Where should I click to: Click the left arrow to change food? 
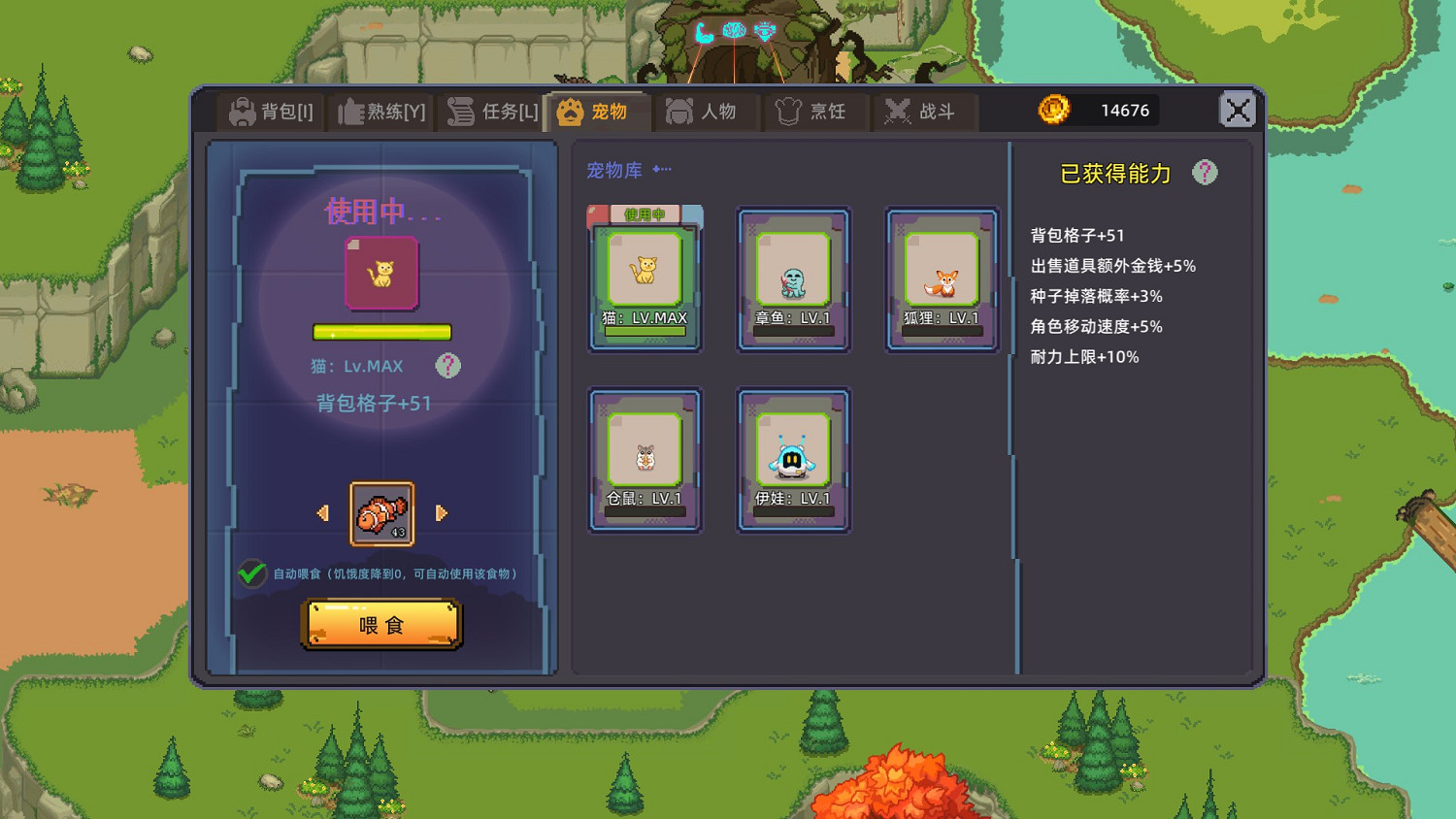(323, 512)
